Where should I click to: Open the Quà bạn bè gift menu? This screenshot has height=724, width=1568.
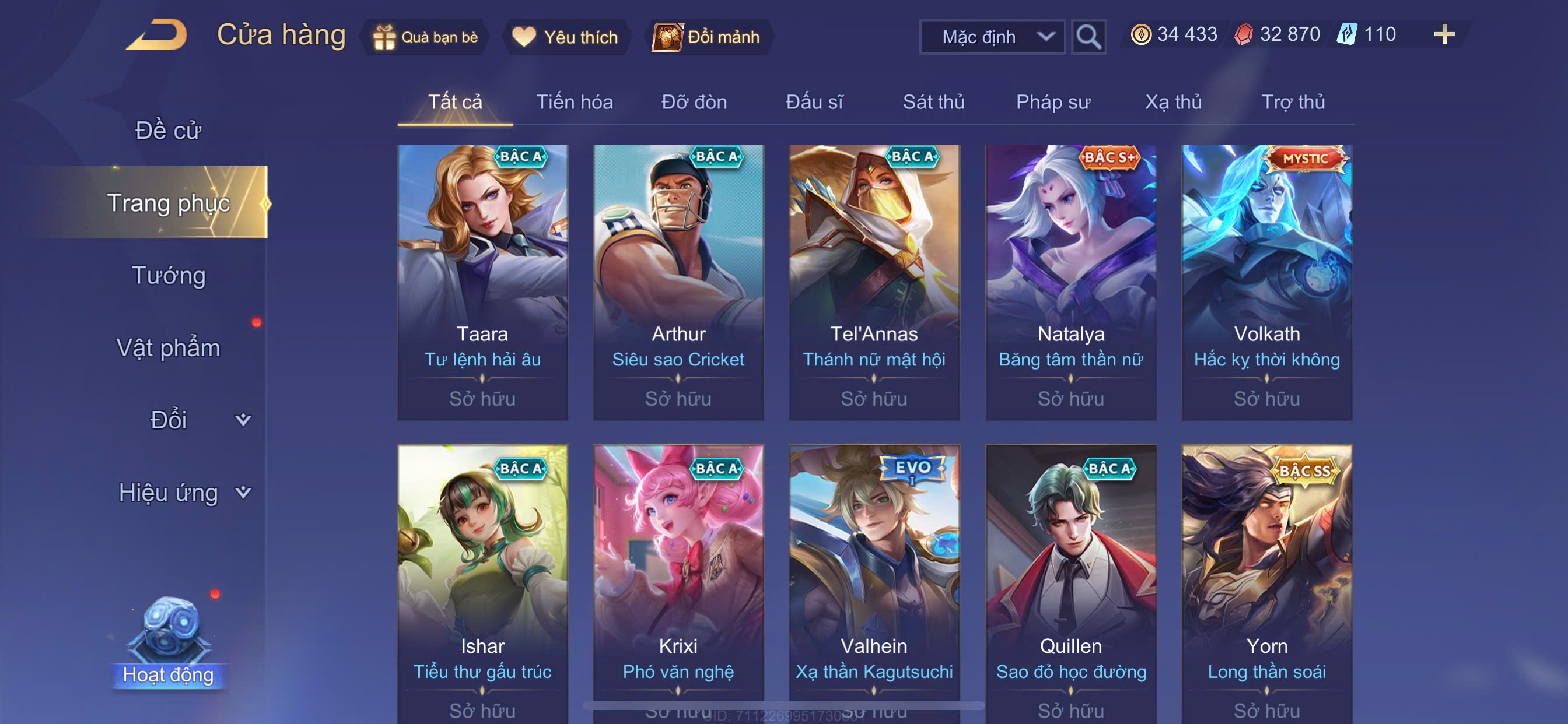point(425,37)
